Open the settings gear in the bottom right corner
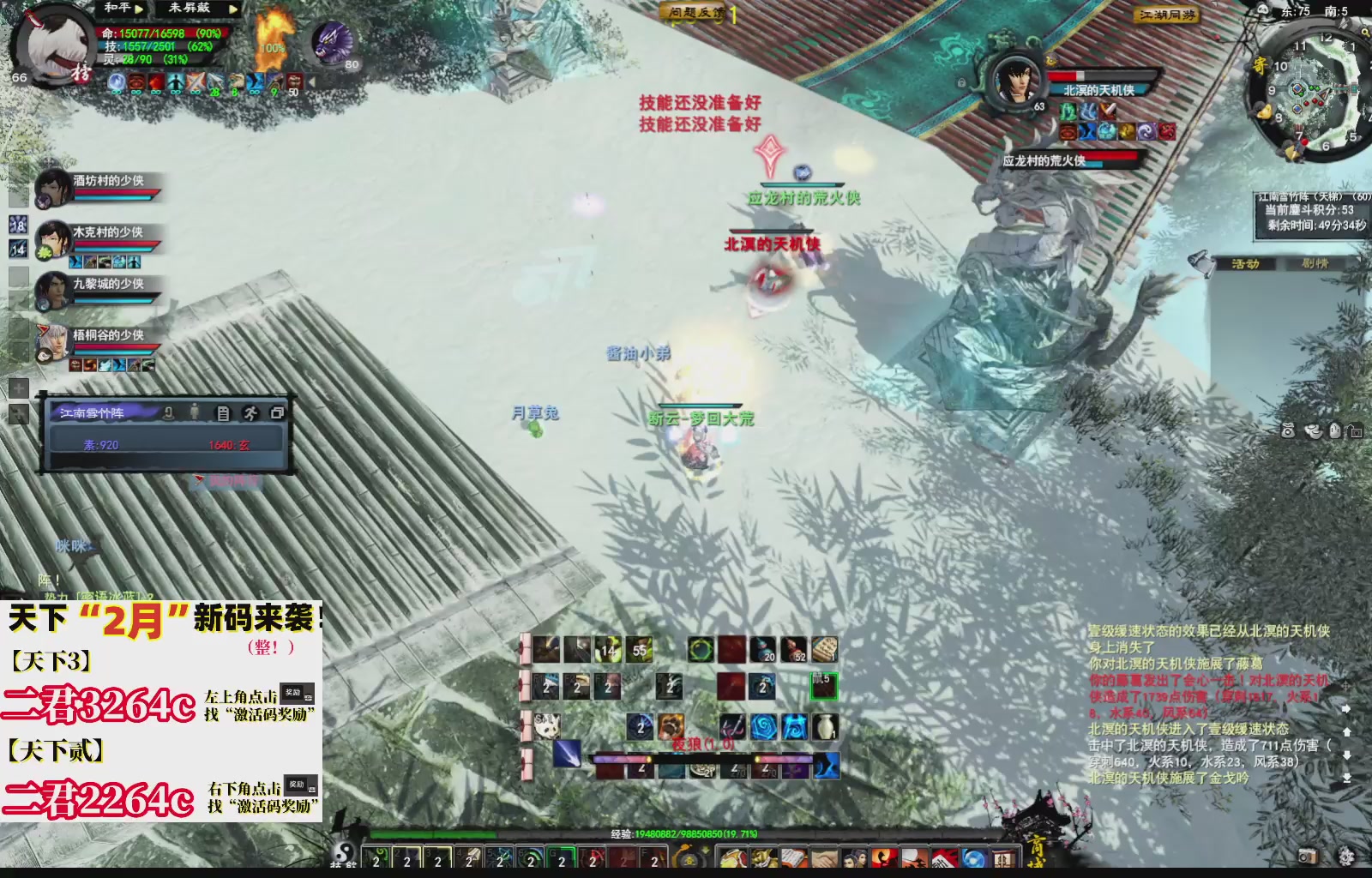 click(x=1347, y=856)
